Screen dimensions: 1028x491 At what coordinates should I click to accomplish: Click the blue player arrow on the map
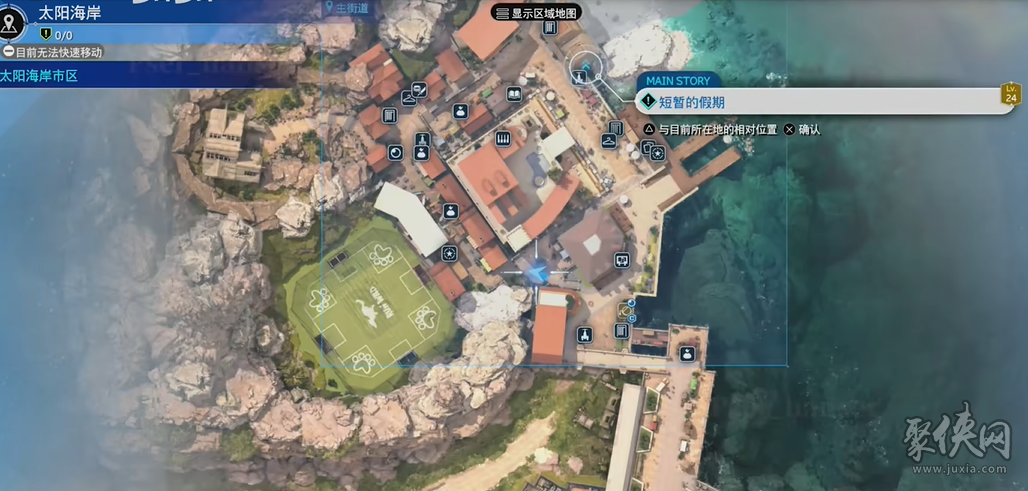pyautogui.click(x=538, y=270)
